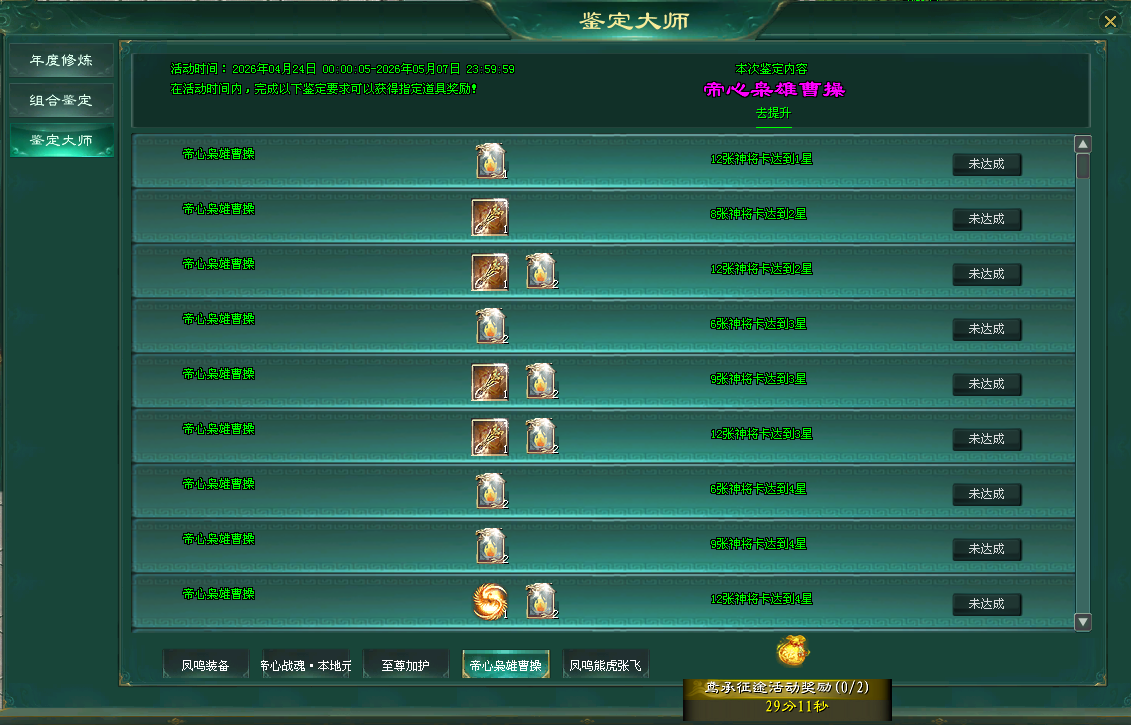The width and height of the screenshot is (1131, 725).
Task: Open the golden pouch activity reward
Action: pos(793,651)
